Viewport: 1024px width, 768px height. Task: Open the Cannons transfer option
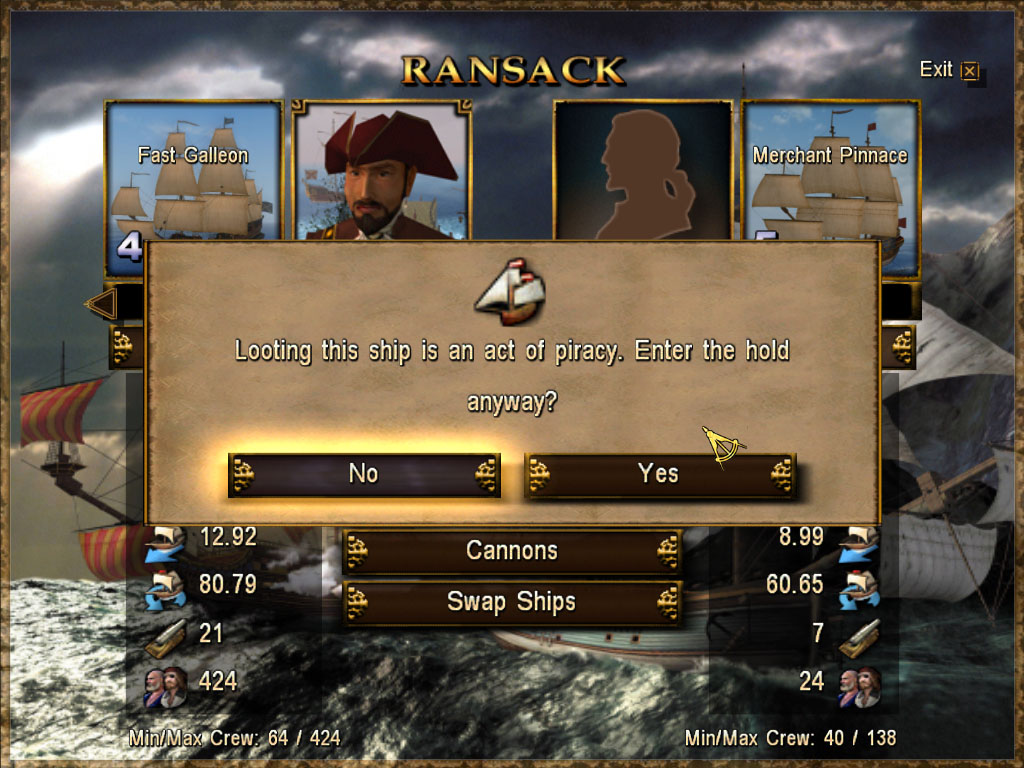pos(512,550)
